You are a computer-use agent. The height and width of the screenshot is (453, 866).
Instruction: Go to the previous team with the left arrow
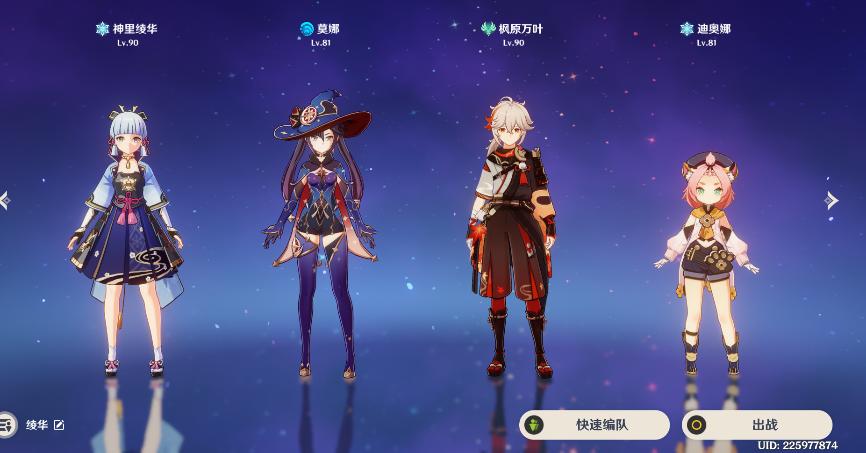tap(6, 200)
